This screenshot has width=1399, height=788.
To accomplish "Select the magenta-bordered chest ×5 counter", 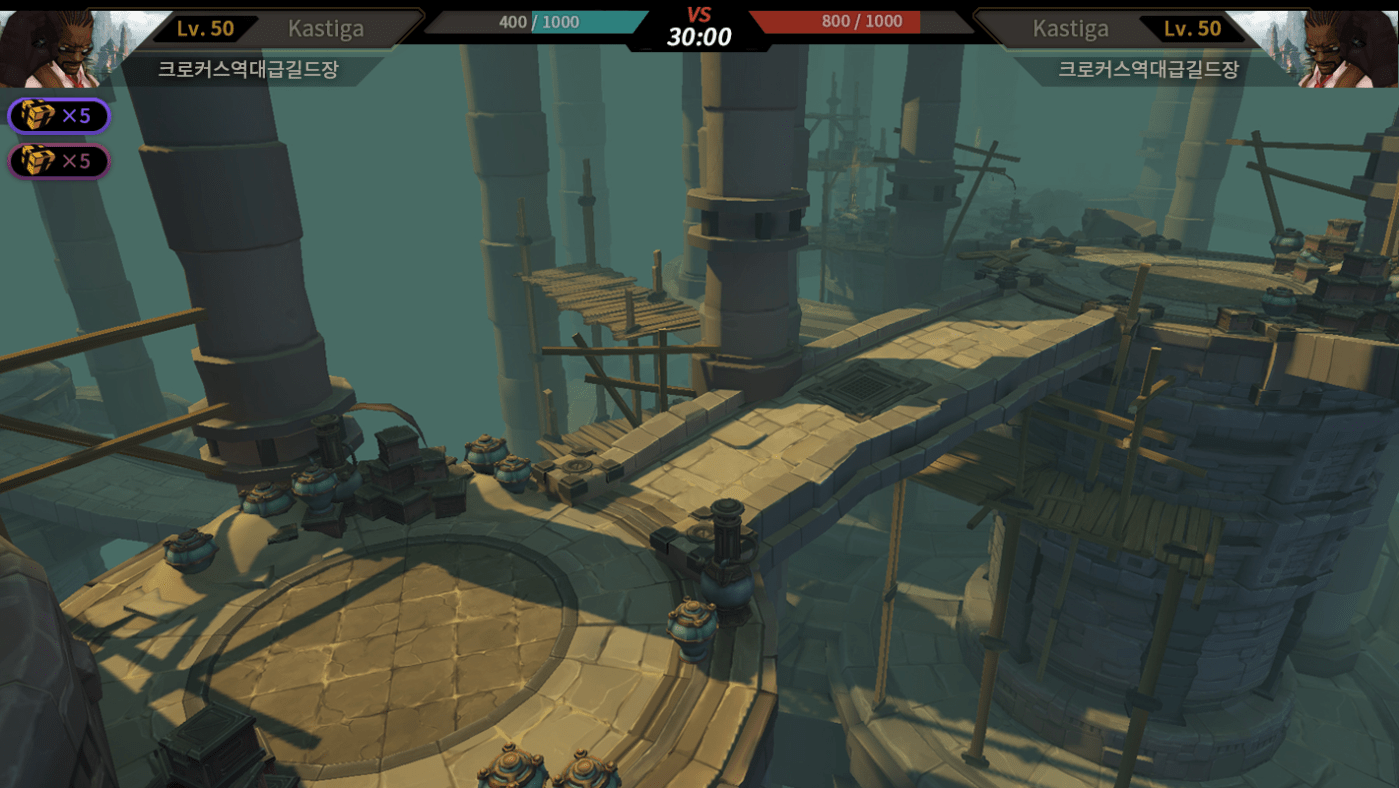I will [59, 161].
